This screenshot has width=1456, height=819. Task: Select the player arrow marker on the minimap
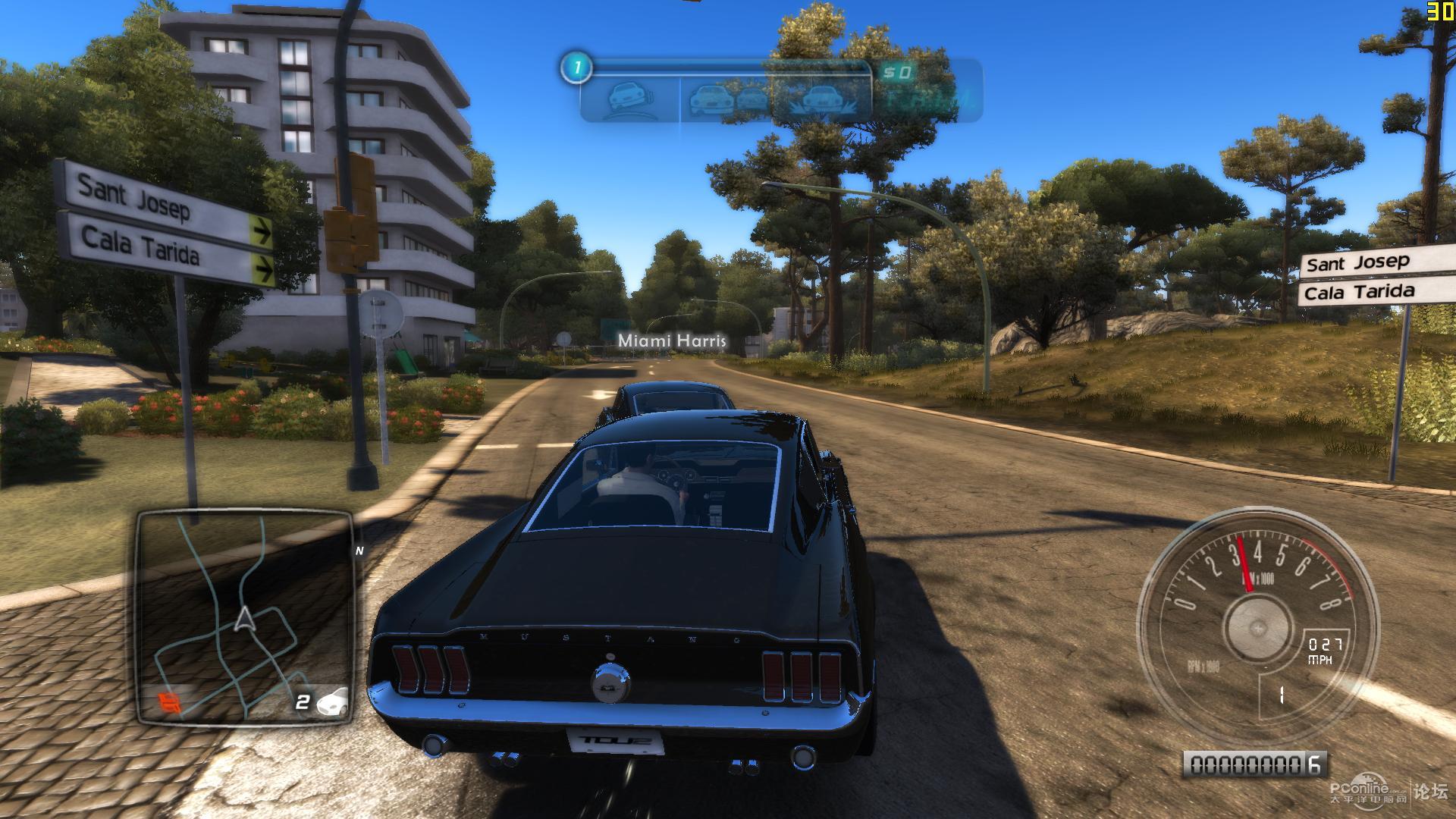[x=244, y=619]
